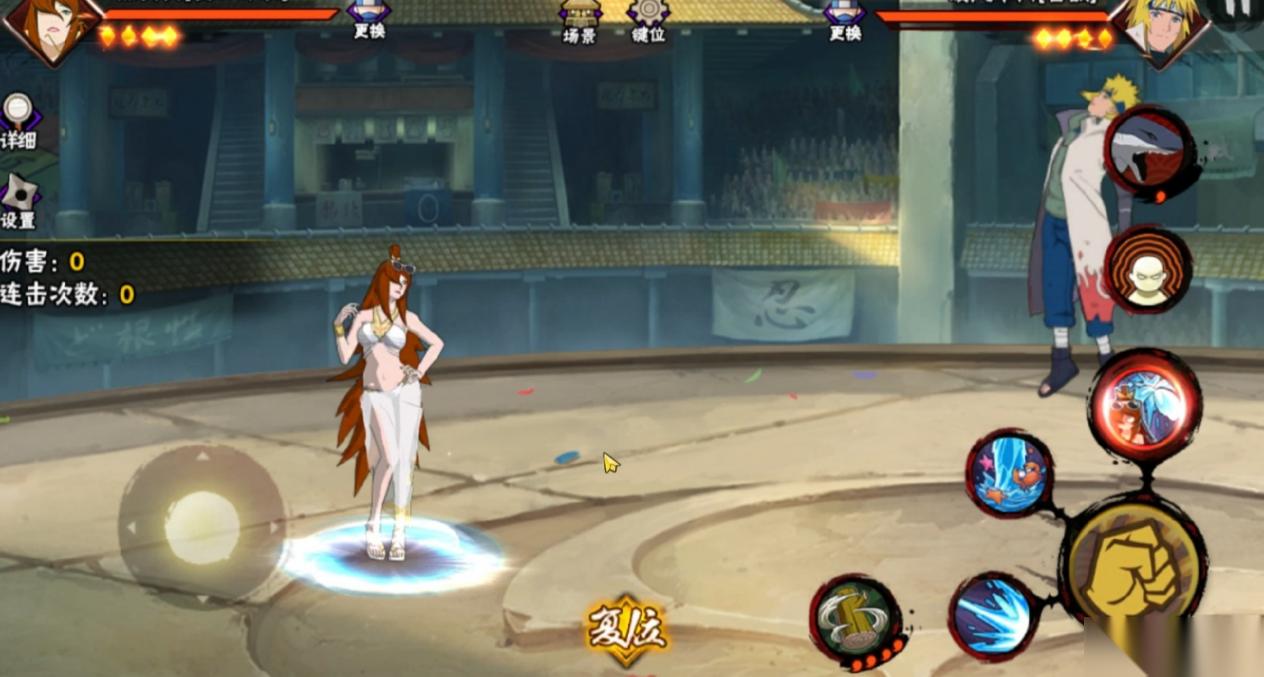
Task: Unleash the red-ringed ultimate skill
Action: [x=1144, y=405]
